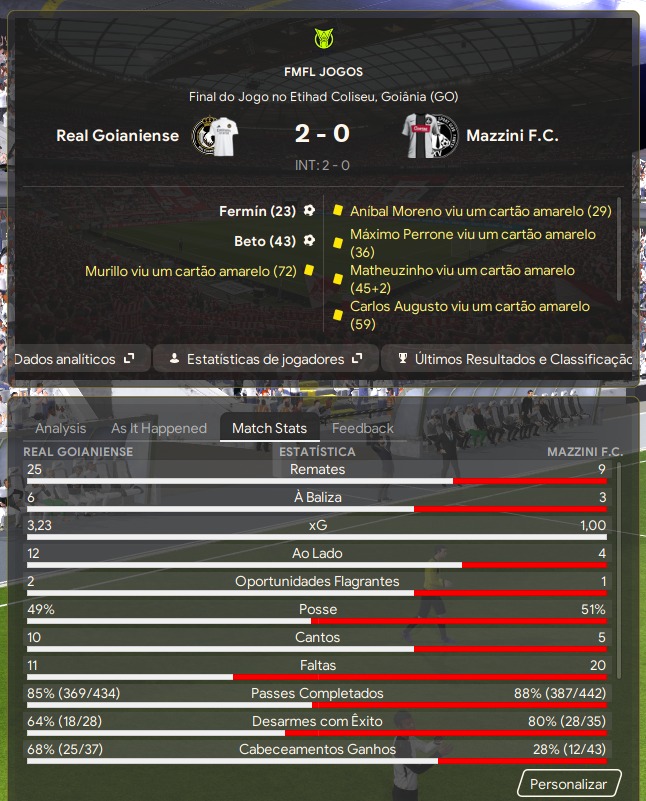
Task: Open Últimos Resultados e Classificação
Action: [x=512, y=359]
